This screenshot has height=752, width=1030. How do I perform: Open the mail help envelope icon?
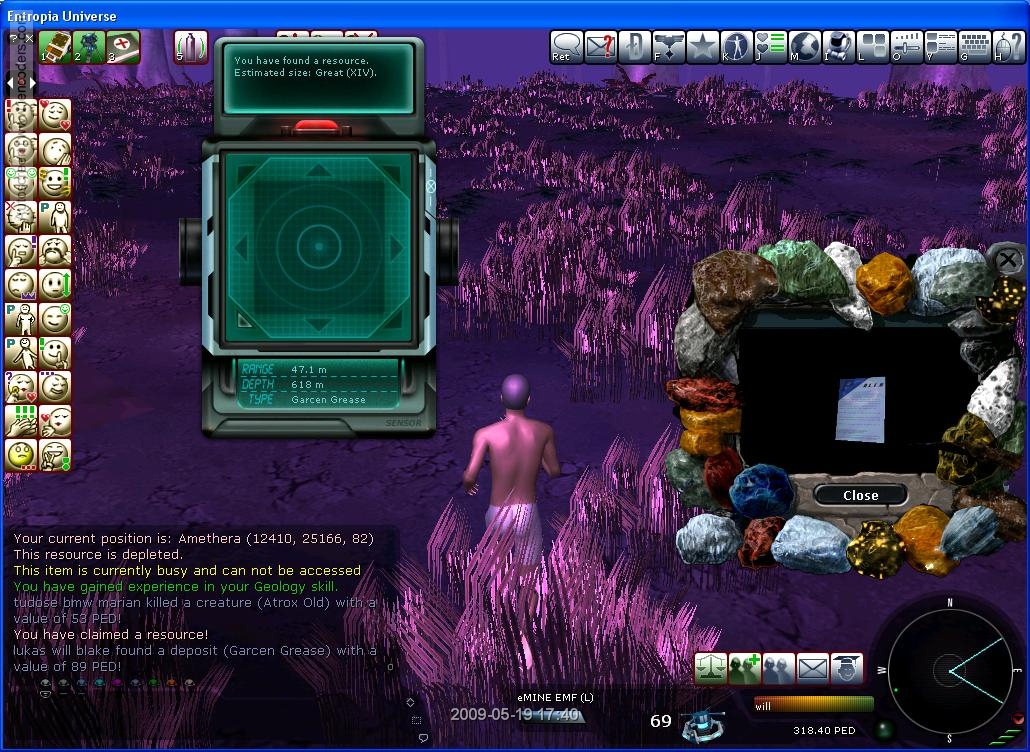(x=601, y=47)
